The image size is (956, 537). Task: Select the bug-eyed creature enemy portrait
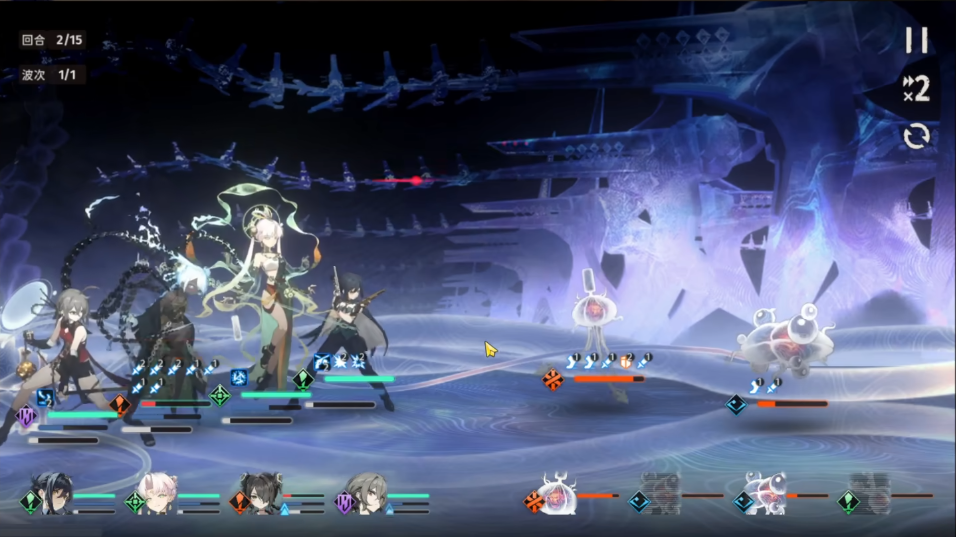pos(766,495)
